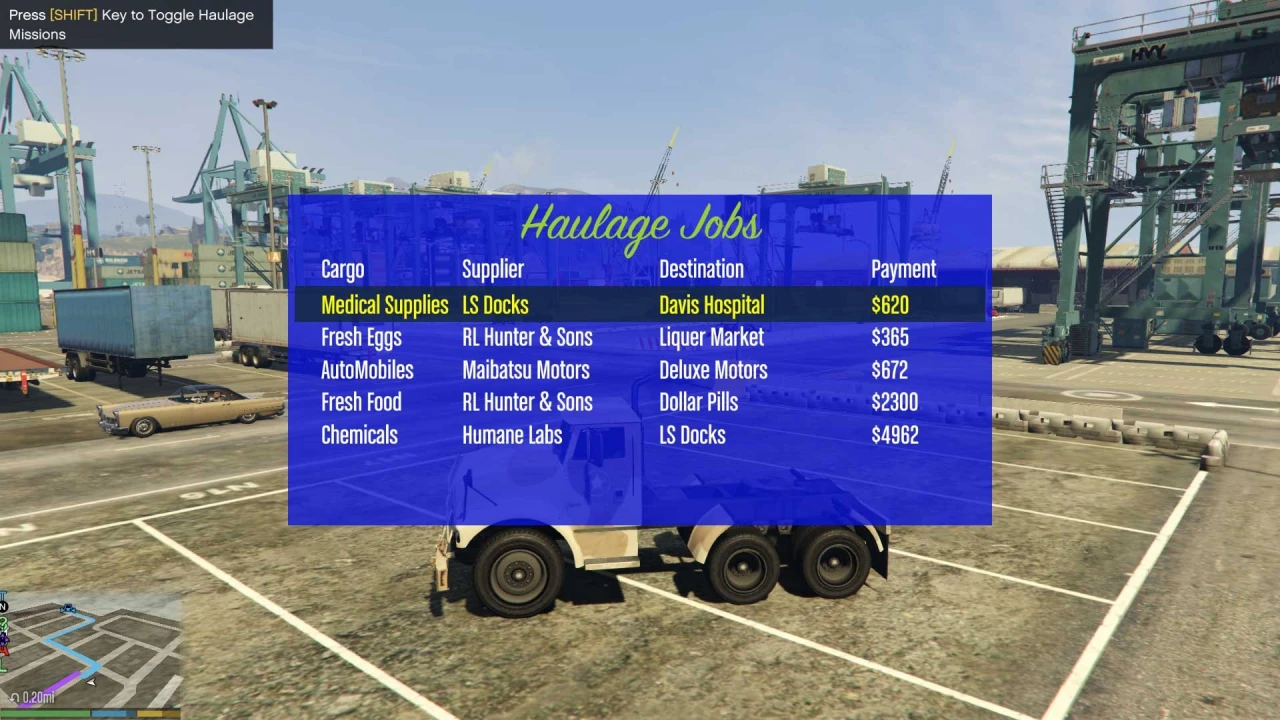Click the green question mark blip beside the minimap
Viewport: 1280px width, 720px height.
point(4,624)
